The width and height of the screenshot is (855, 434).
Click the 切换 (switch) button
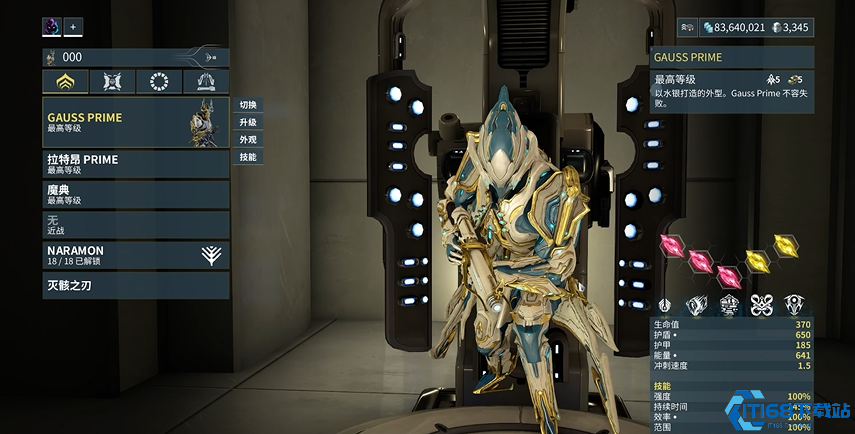[248, 105]
